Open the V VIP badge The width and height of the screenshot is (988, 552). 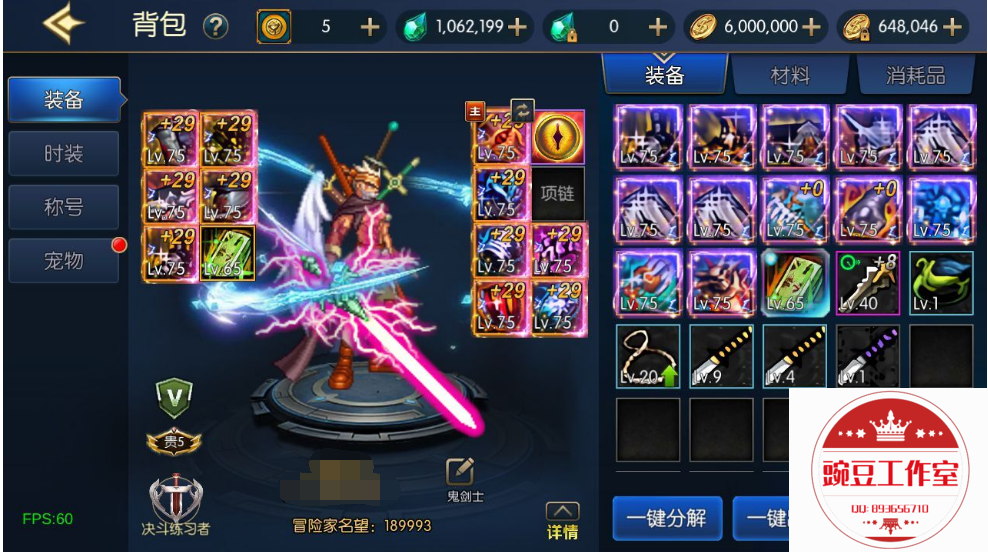(x=174, y=398)
